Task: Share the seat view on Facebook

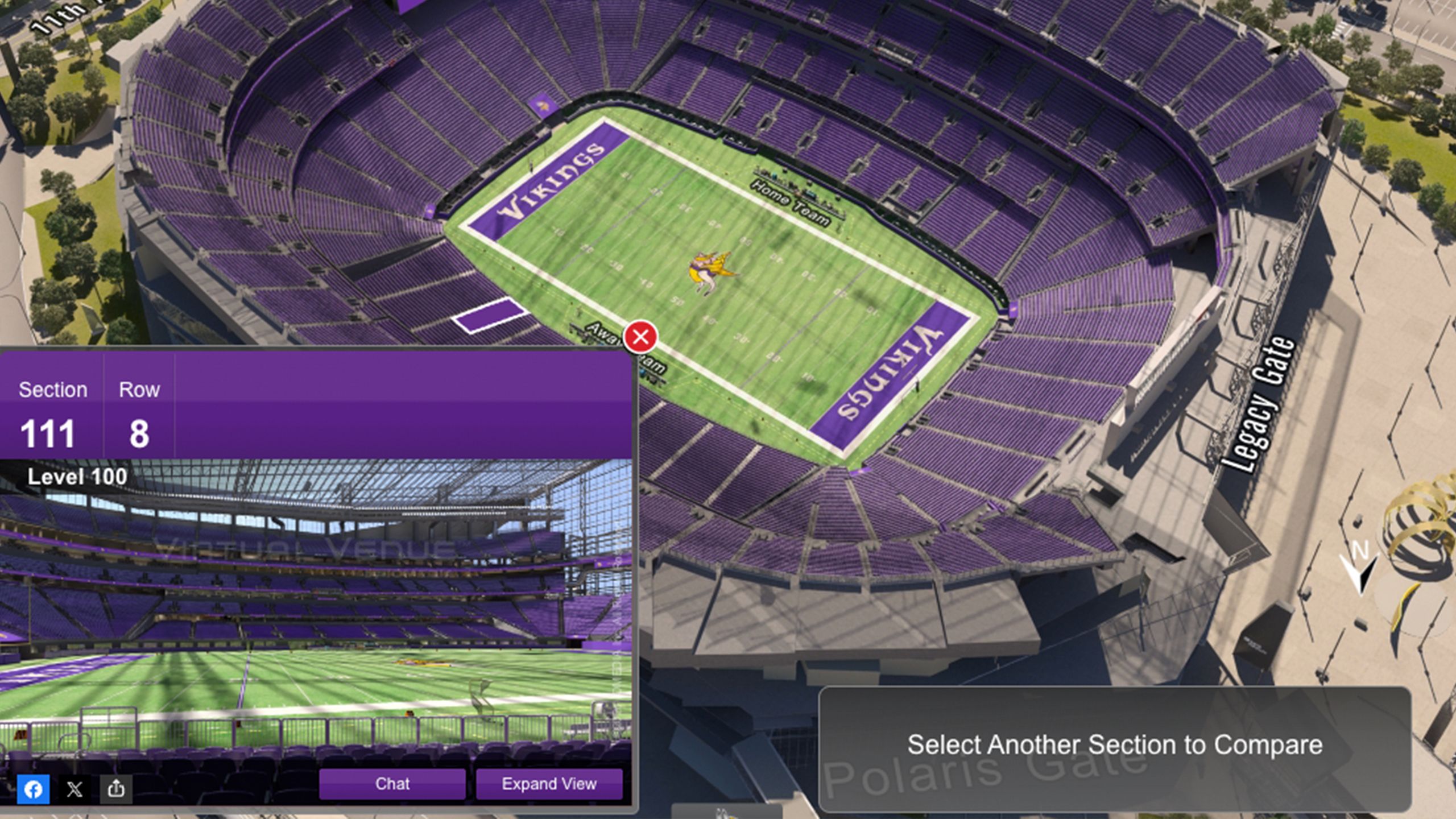Action: (34, 788)
